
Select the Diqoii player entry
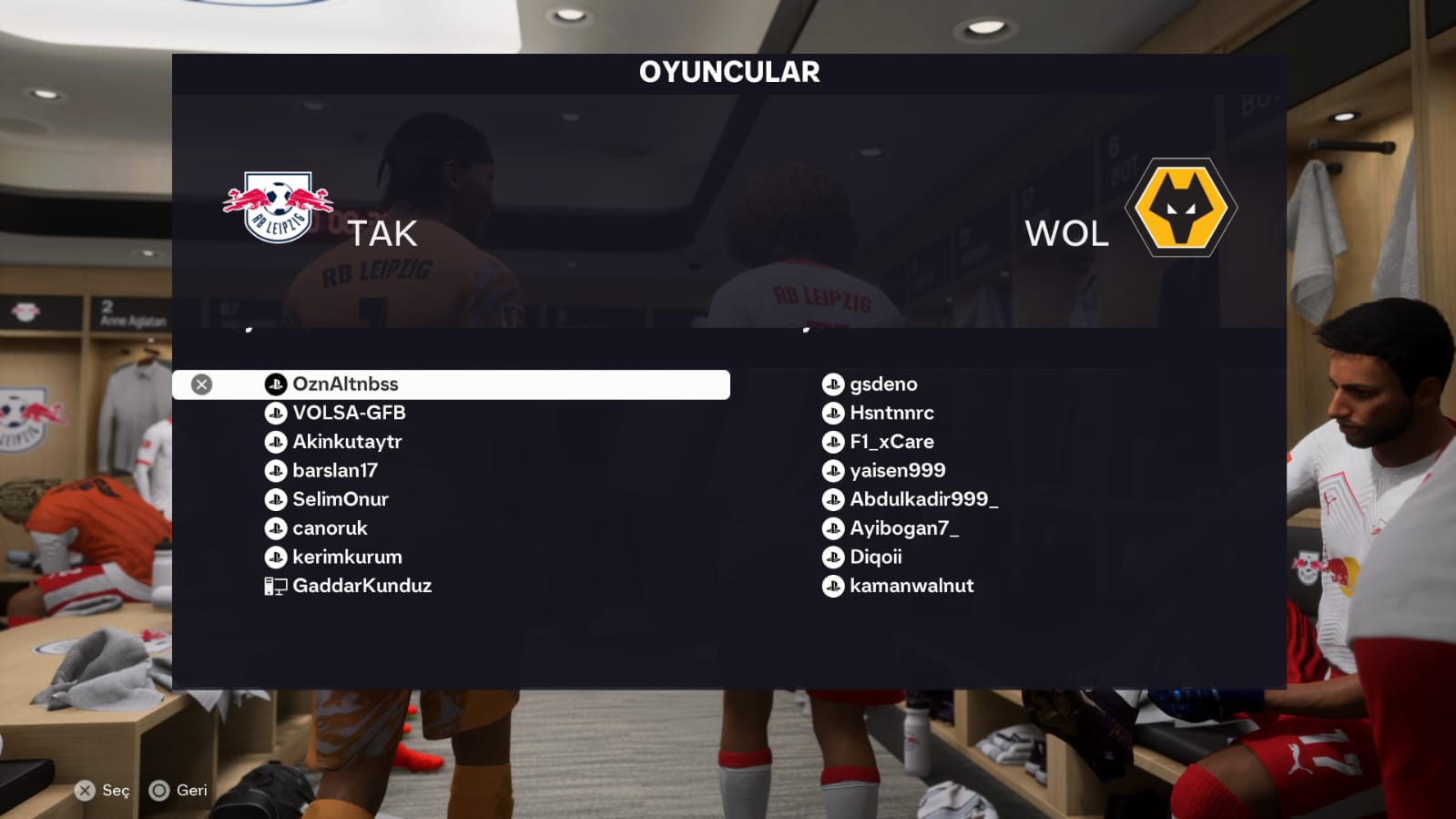[x=875, y=558]
